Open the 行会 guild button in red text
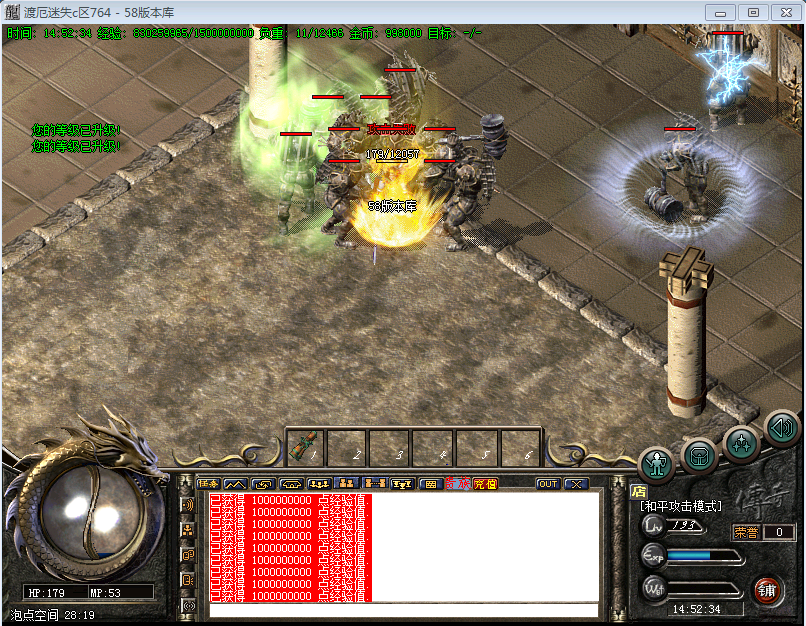Viewport: 806px width, 626px height. (457, 484)
